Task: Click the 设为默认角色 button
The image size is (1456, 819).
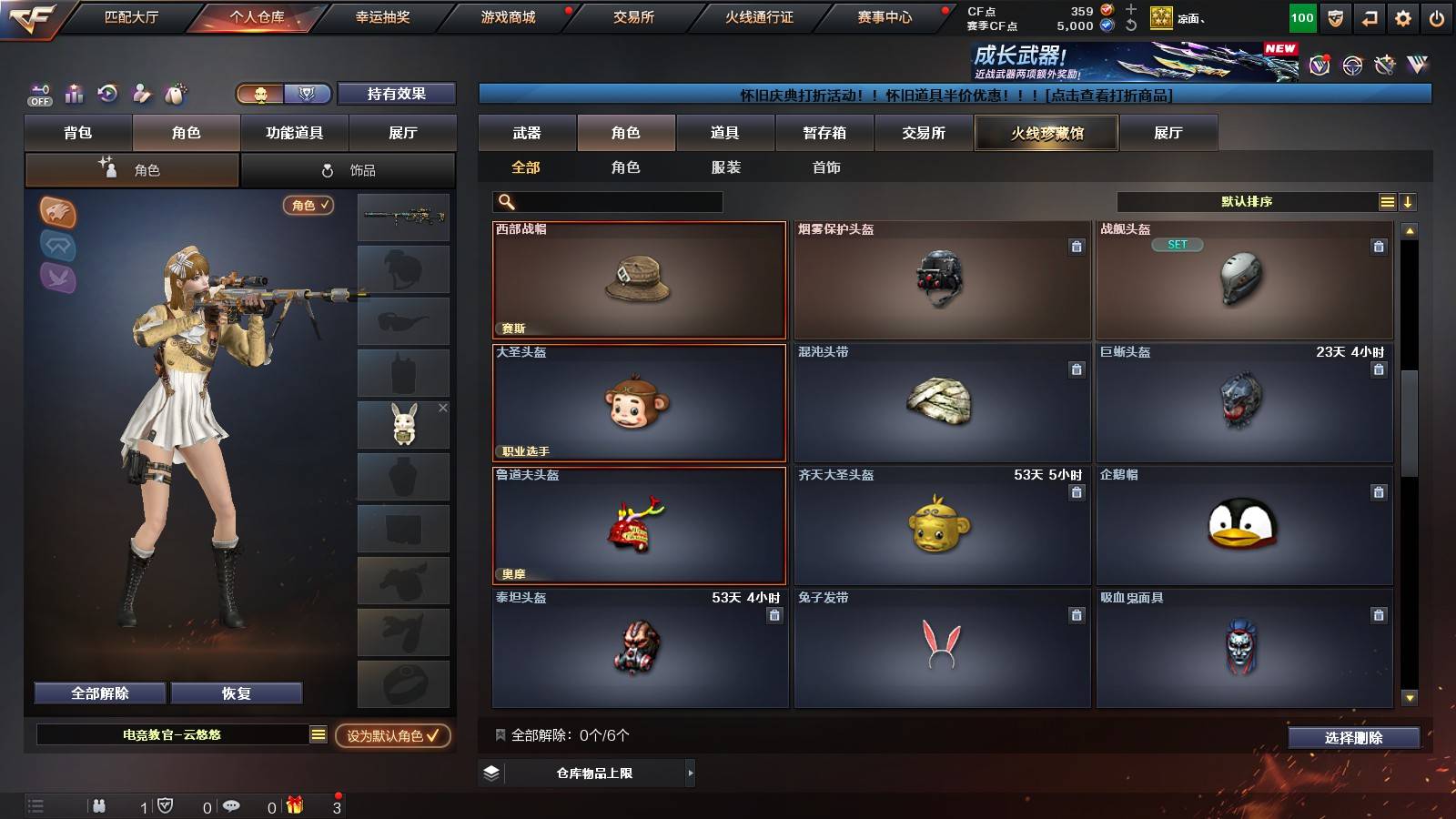Action: (391, 738)
